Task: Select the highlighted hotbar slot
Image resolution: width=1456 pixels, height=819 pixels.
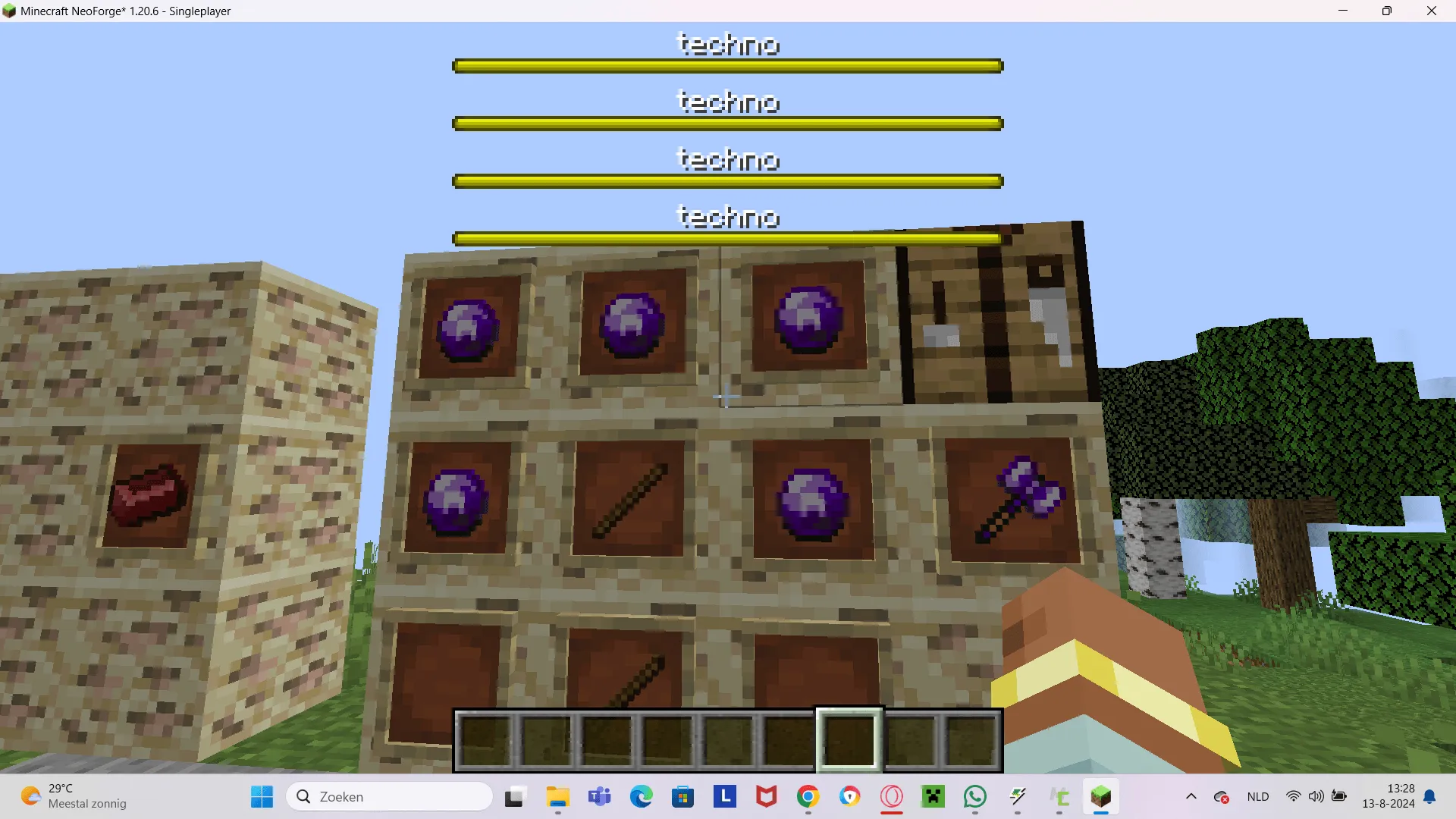Action: pyautogui.click(x=849, y=739)
